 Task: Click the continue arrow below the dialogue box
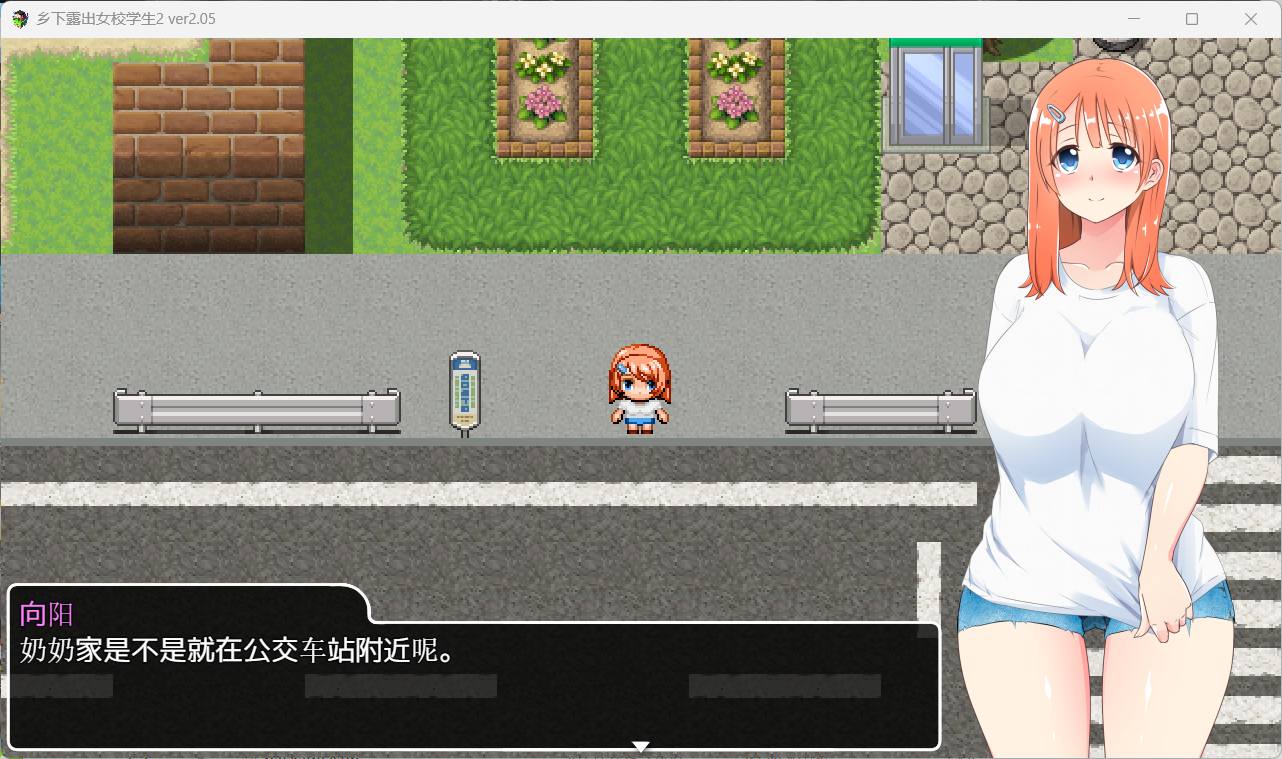[639, 745]
